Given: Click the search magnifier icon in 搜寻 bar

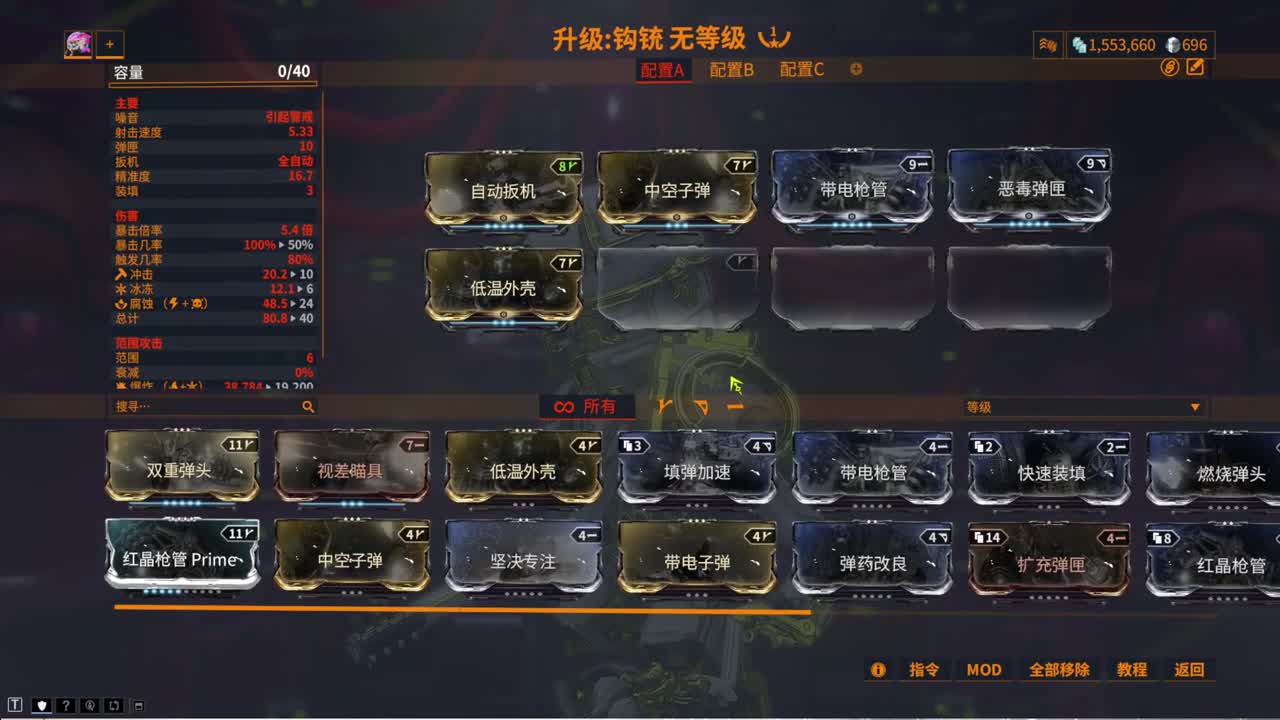Looking at the screenshot, I should (308, 407).
